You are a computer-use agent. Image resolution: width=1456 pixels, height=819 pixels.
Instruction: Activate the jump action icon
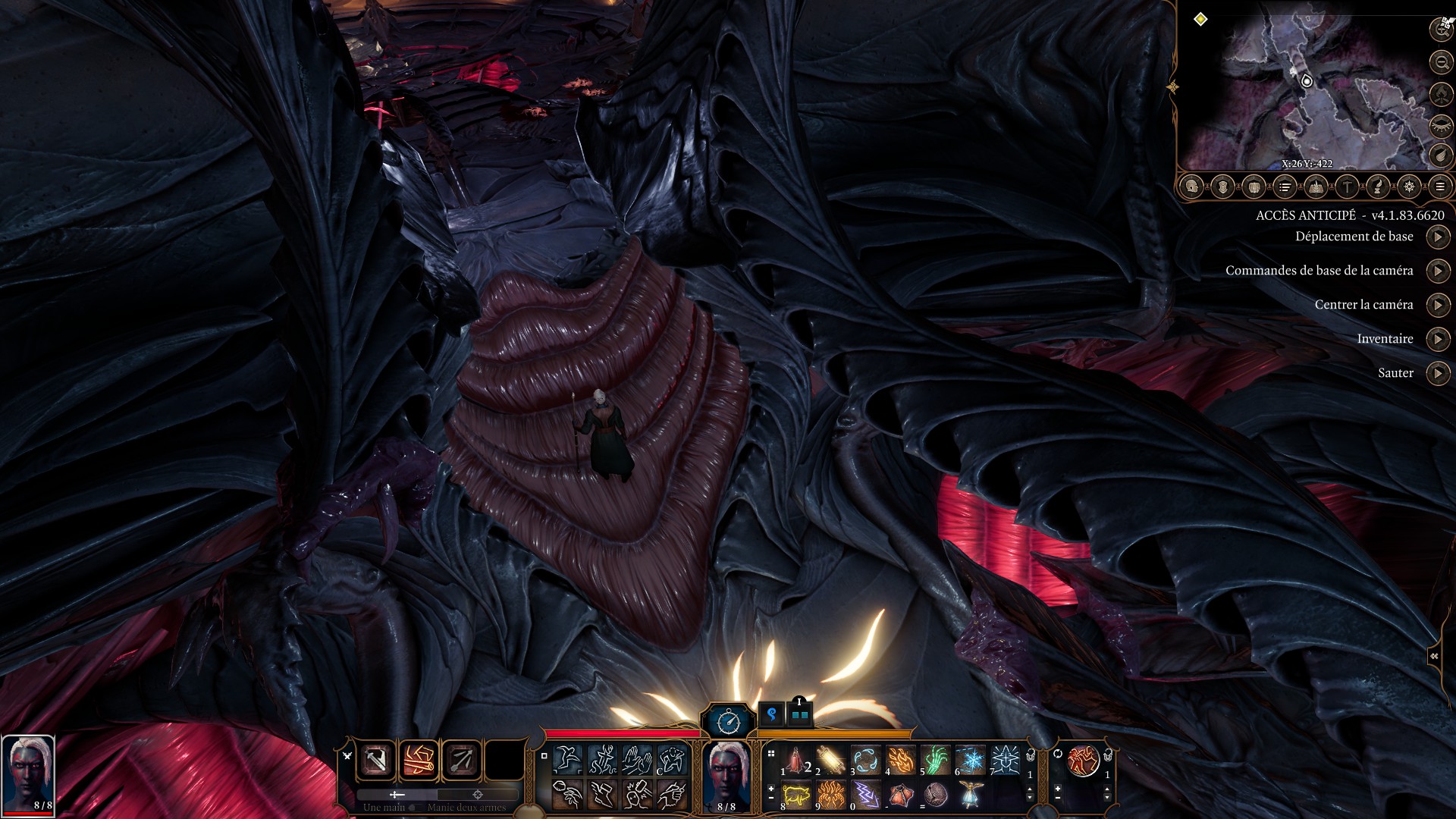coord(567,759)
